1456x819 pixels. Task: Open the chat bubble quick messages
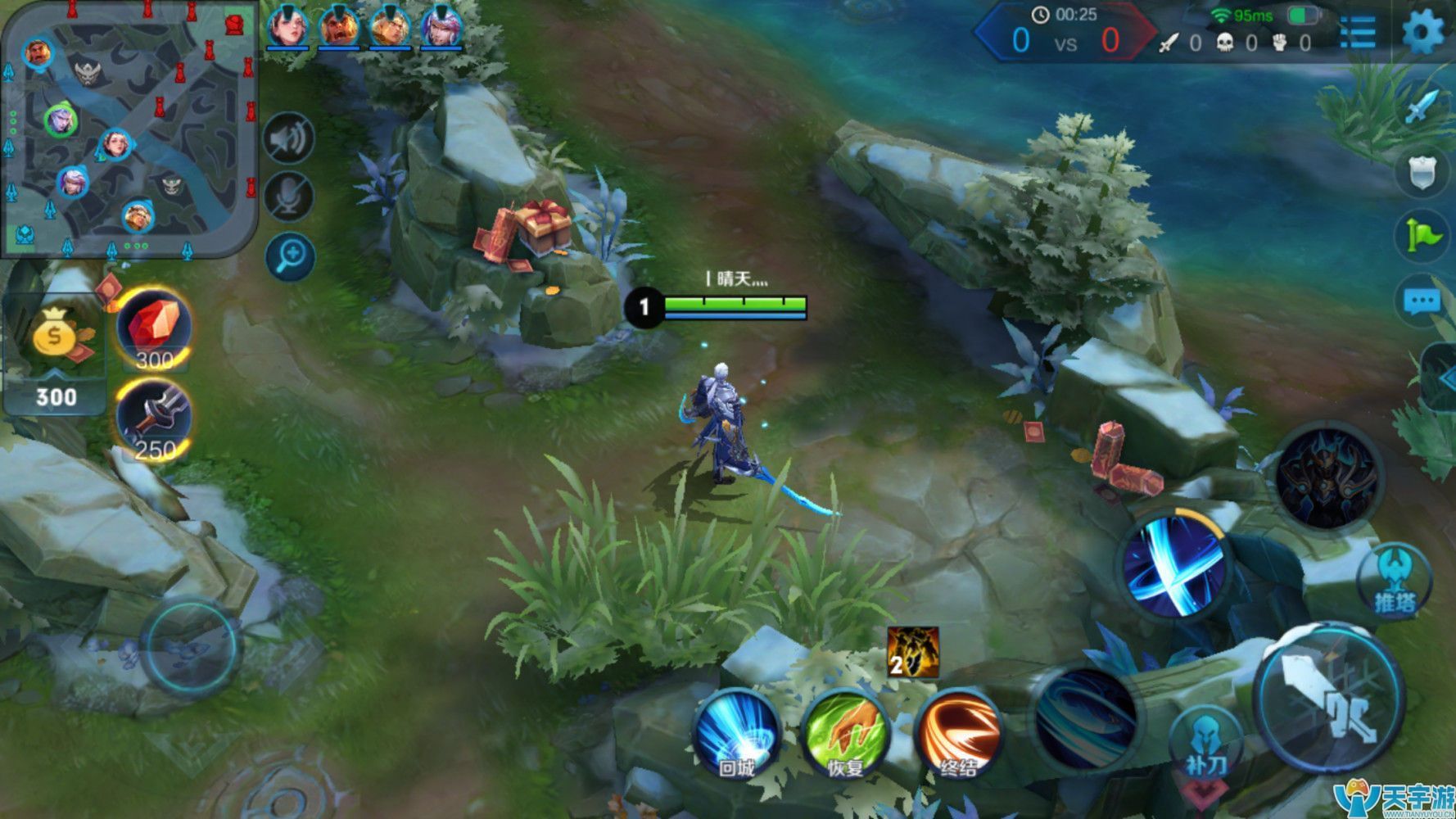(x=1422, y=301)
